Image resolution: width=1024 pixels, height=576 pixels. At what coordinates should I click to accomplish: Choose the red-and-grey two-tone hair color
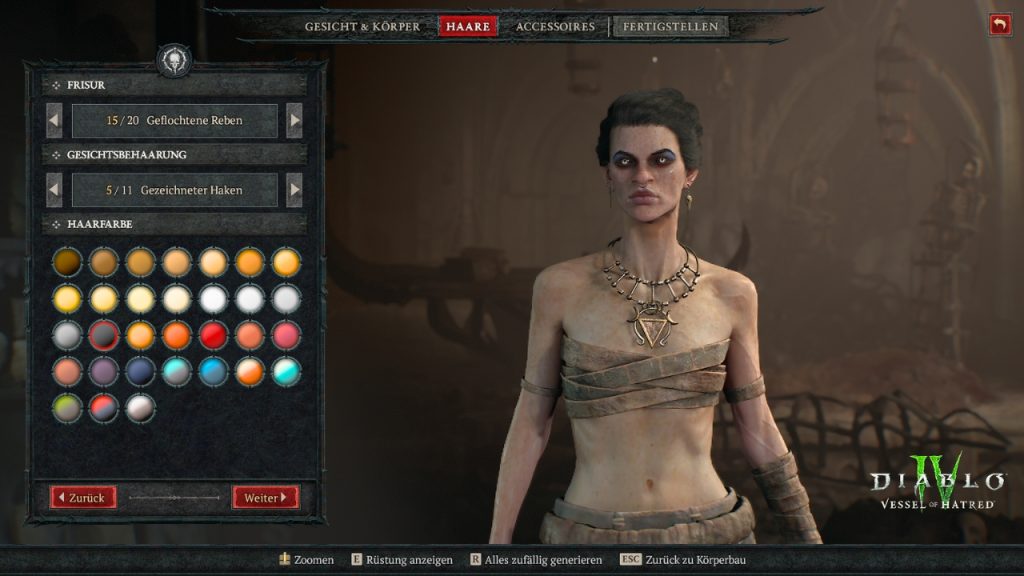click(x=104, y=407)
